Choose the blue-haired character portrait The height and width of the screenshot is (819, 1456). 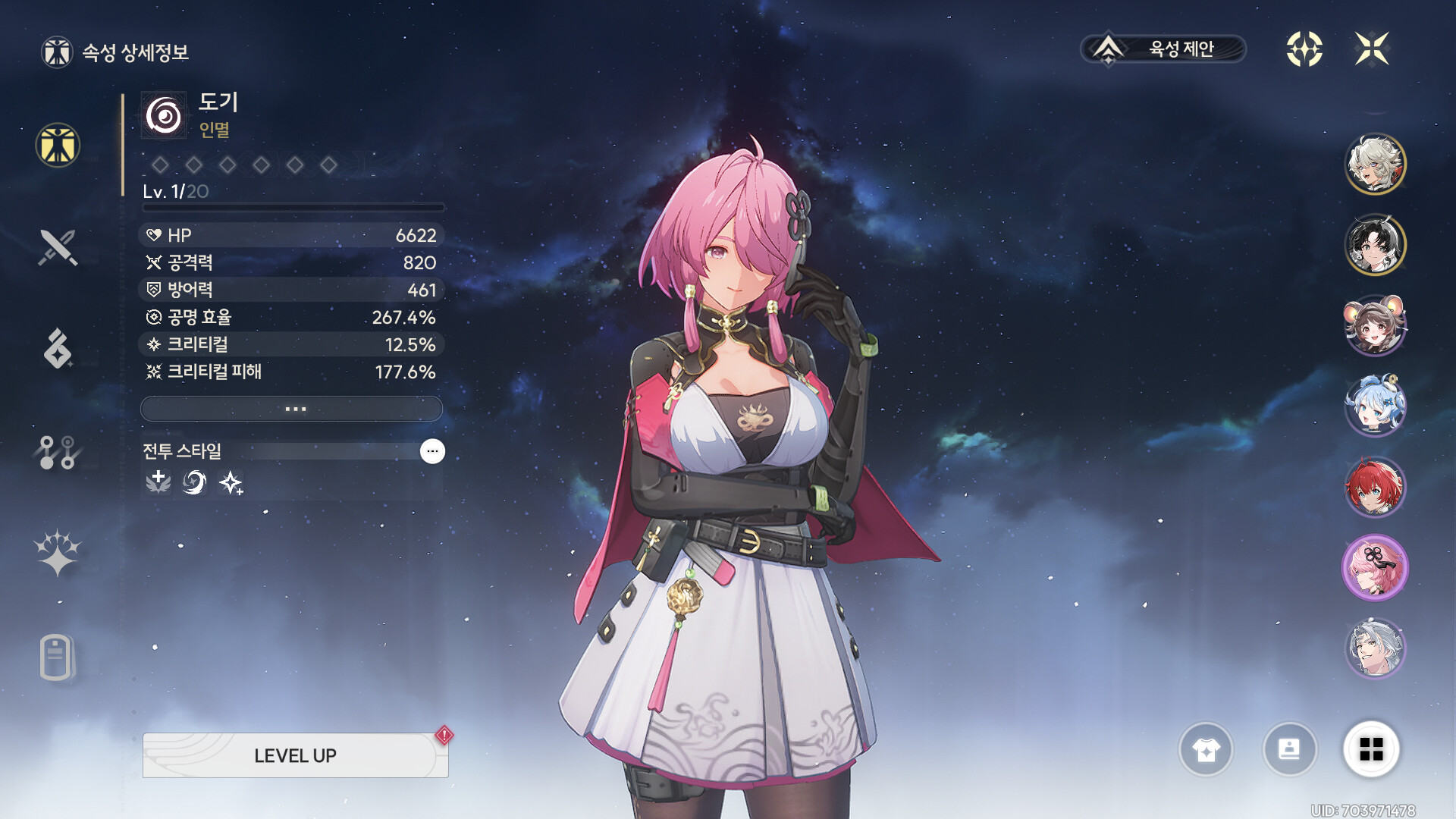point(1375,406)
